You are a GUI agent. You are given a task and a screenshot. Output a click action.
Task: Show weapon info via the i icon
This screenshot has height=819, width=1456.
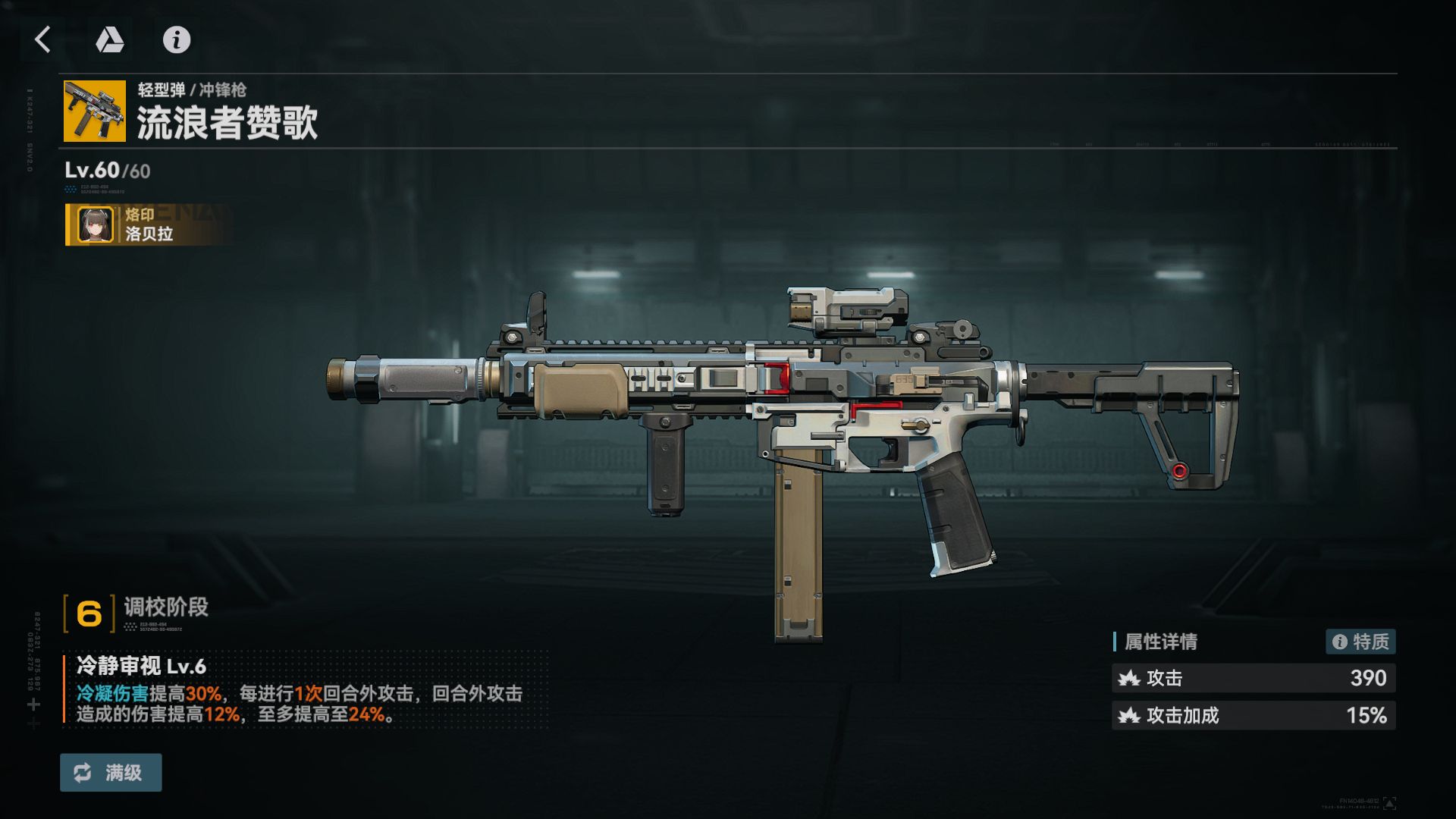pos(177,39)
